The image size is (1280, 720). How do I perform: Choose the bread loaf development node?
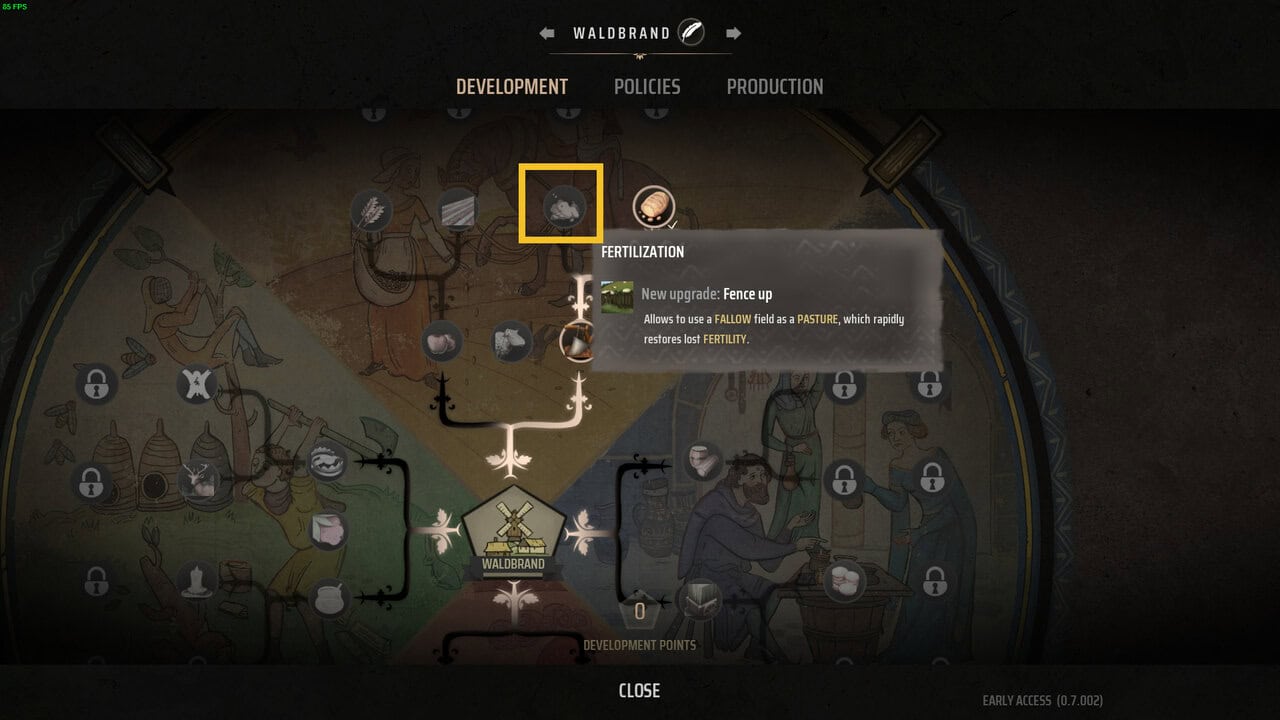tap(653, 207)
